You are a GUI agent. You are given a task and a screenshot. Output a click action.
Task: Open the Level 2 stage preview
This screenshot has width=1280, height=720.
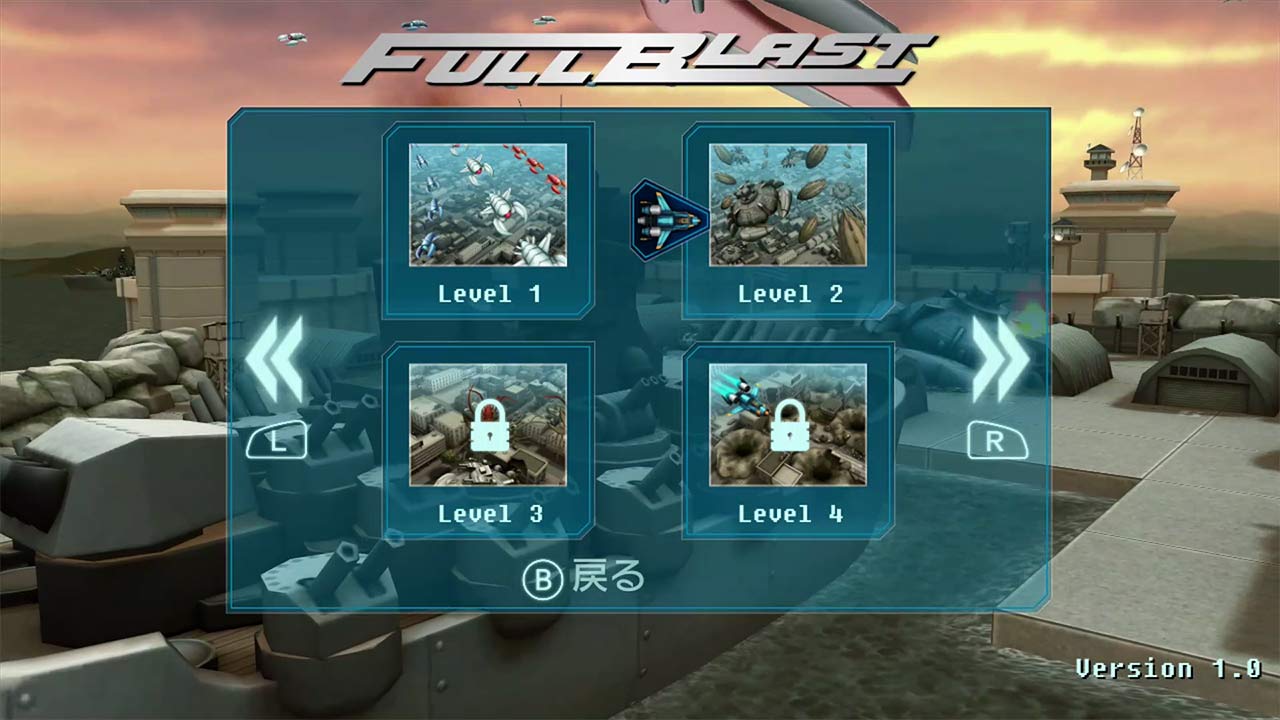tap(789, 205)
